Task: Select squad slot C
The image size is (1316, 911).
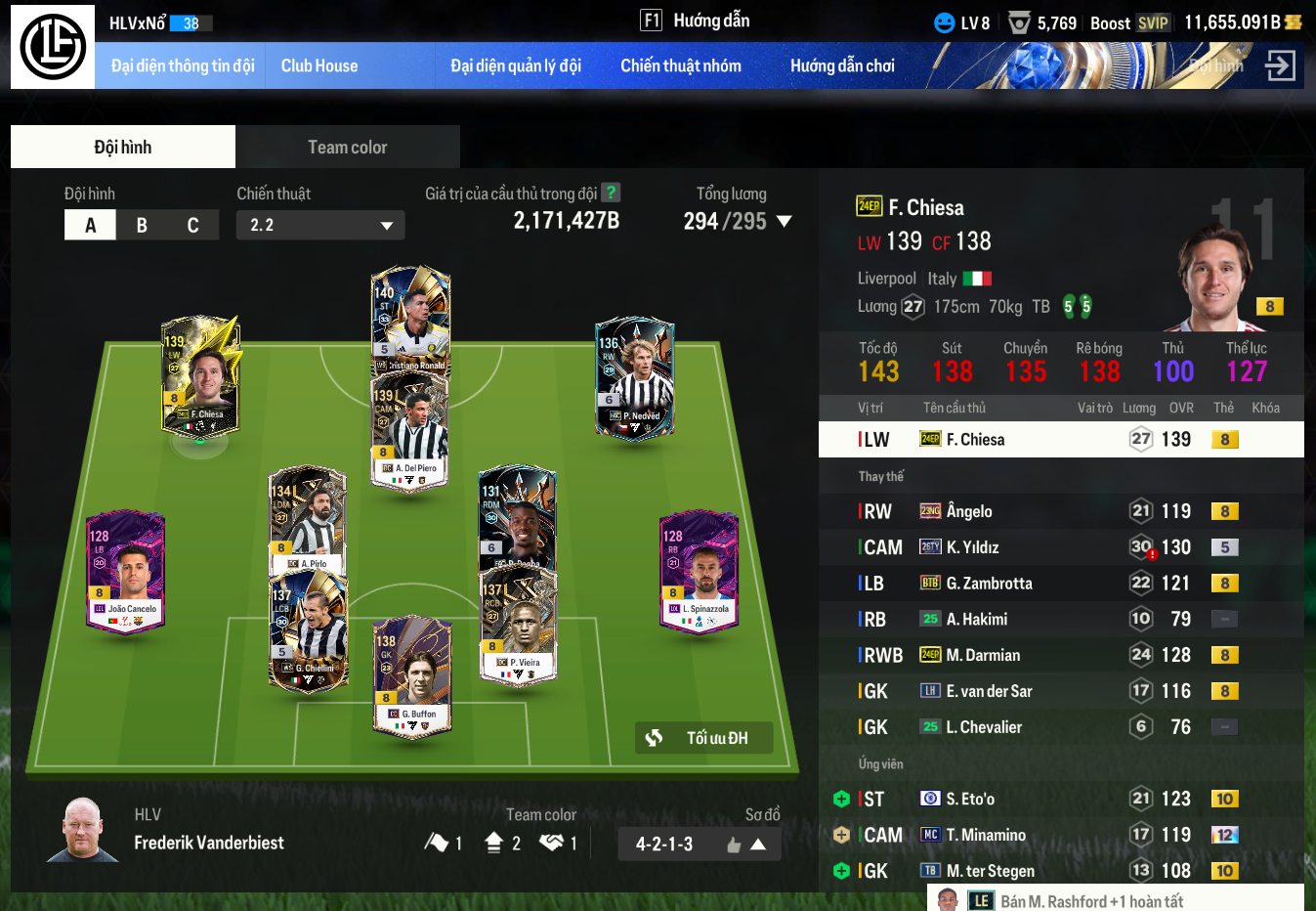Action: pos(192,226)
